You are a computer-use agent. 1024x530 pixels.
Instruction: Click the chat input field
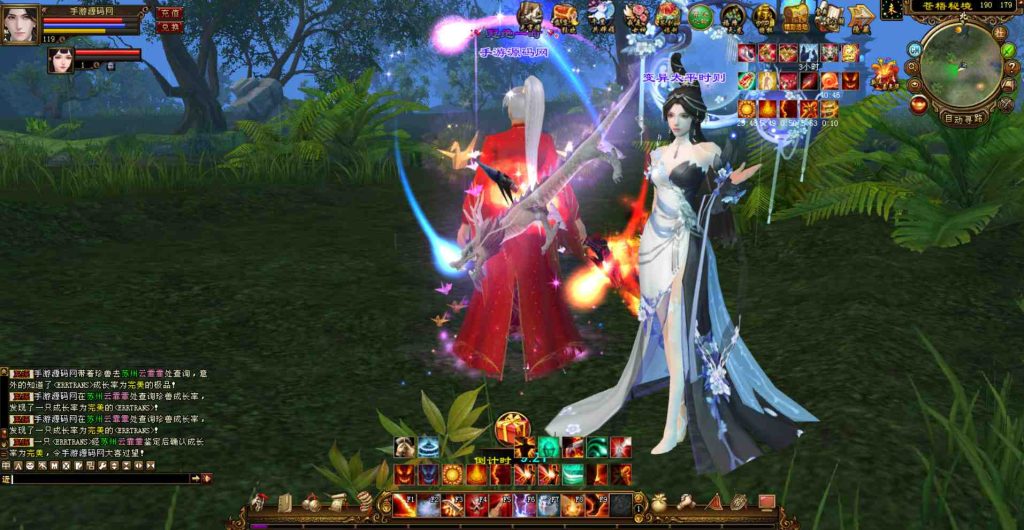(x=100, y=480)
